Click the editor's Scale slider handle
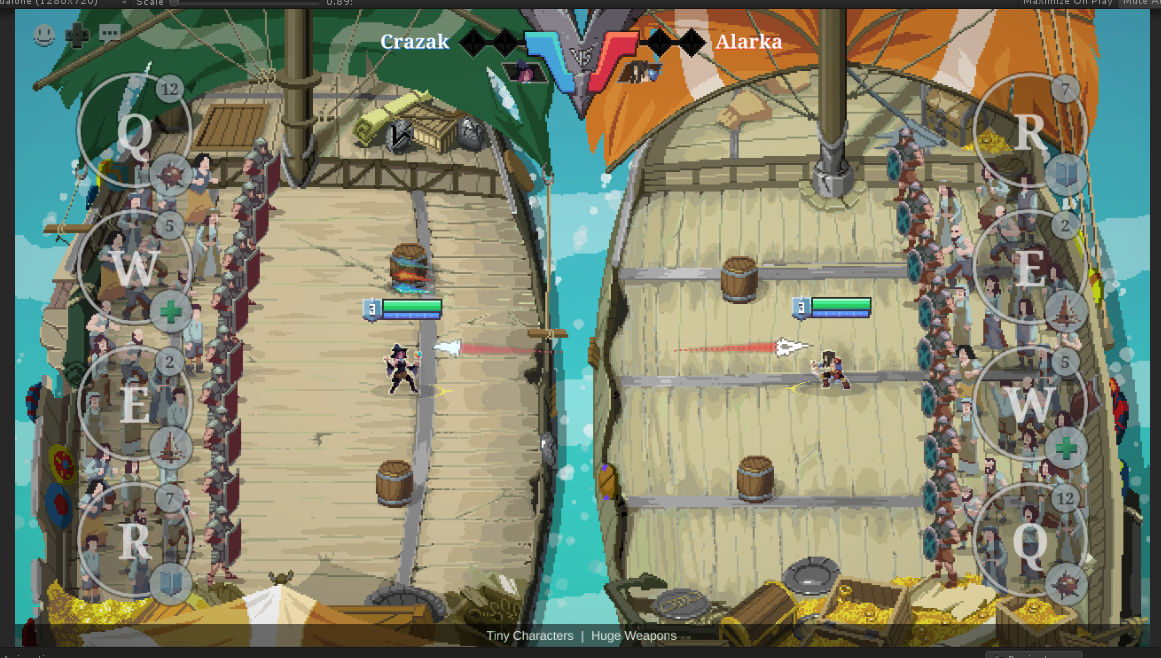Image resolution: width=1161 pixels, height=658 pixels. tap(175, 3)
